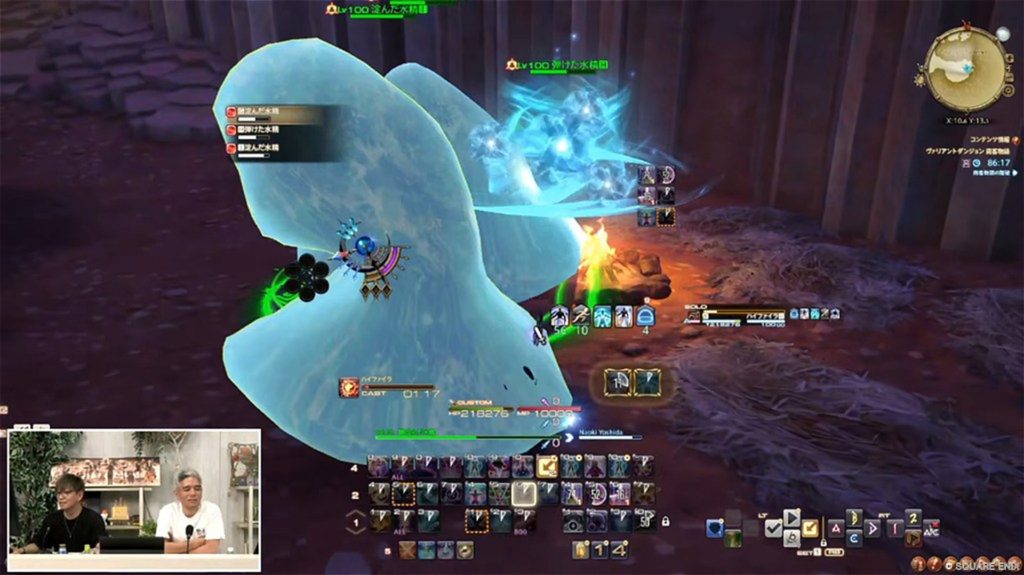Viewport: 1024px width, 575px height.
Task: Click the left duty action icon above hotbars
Action: [617, 382]
